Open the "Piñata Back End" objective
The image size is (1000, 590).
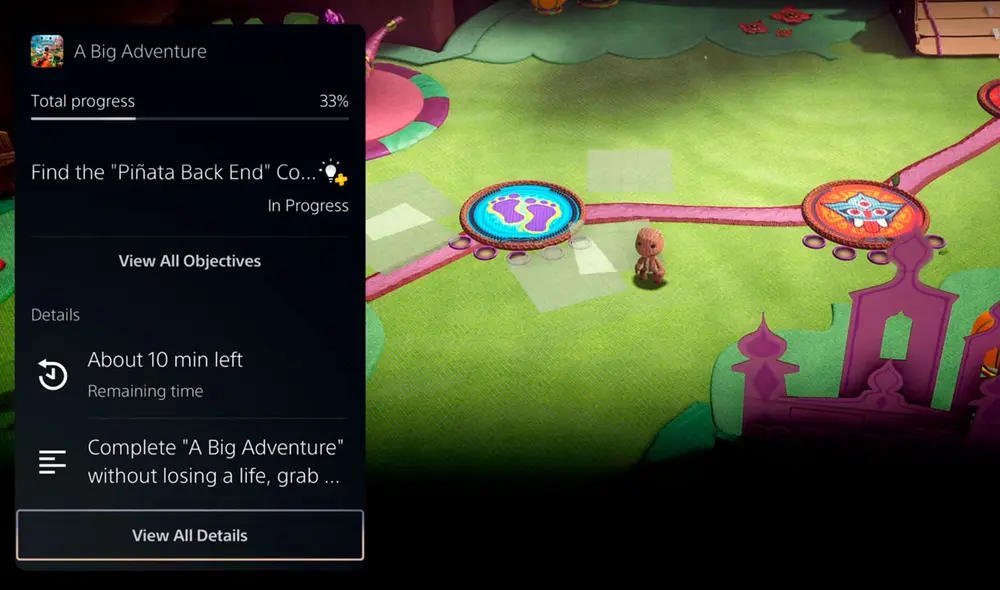point(173,172)
